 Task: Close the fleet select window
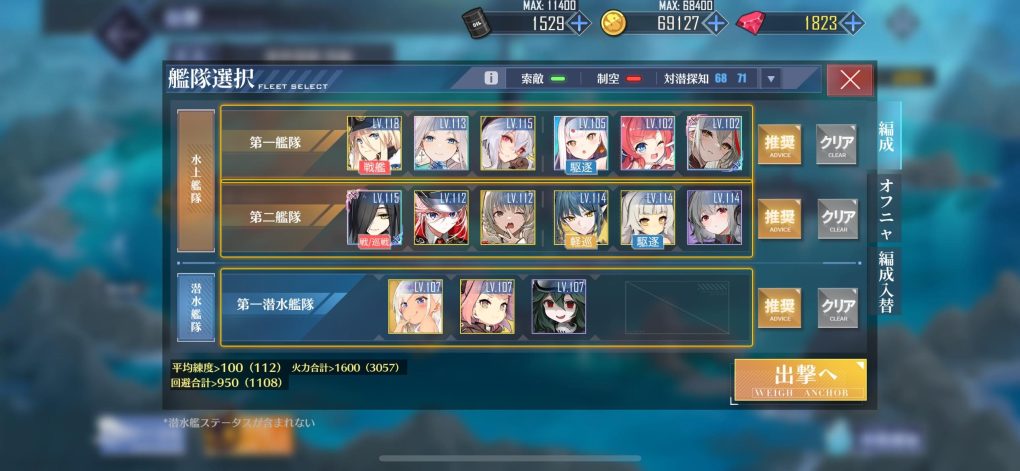[x=850, y=80]
